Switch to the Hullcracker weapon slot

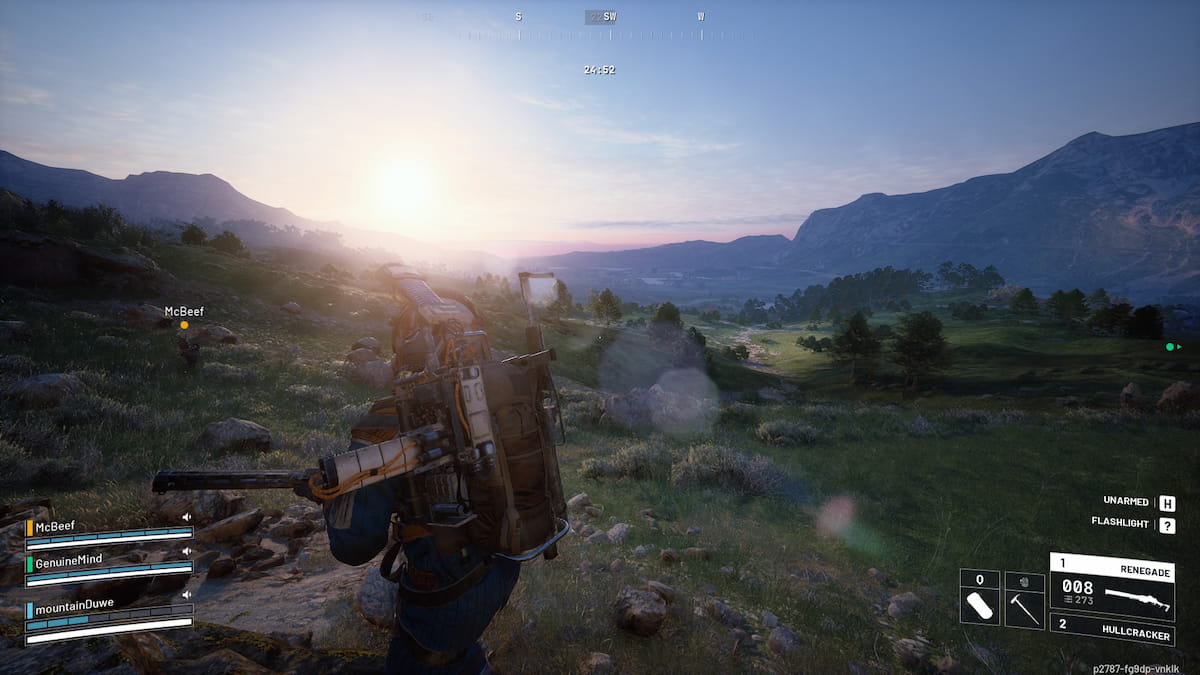[x=1111, y=632]
